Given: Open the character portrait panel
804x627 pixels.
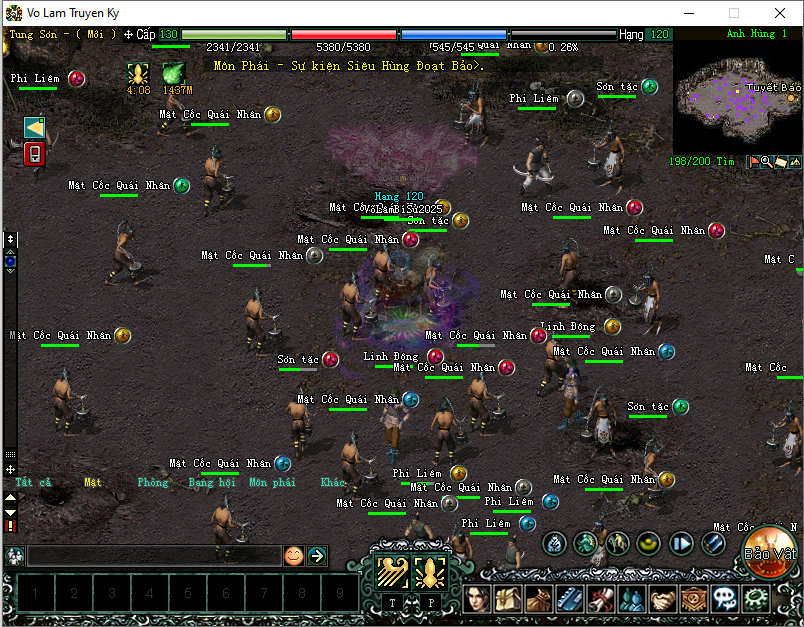Looking at the screenshot, I should (x=478, y=600).
